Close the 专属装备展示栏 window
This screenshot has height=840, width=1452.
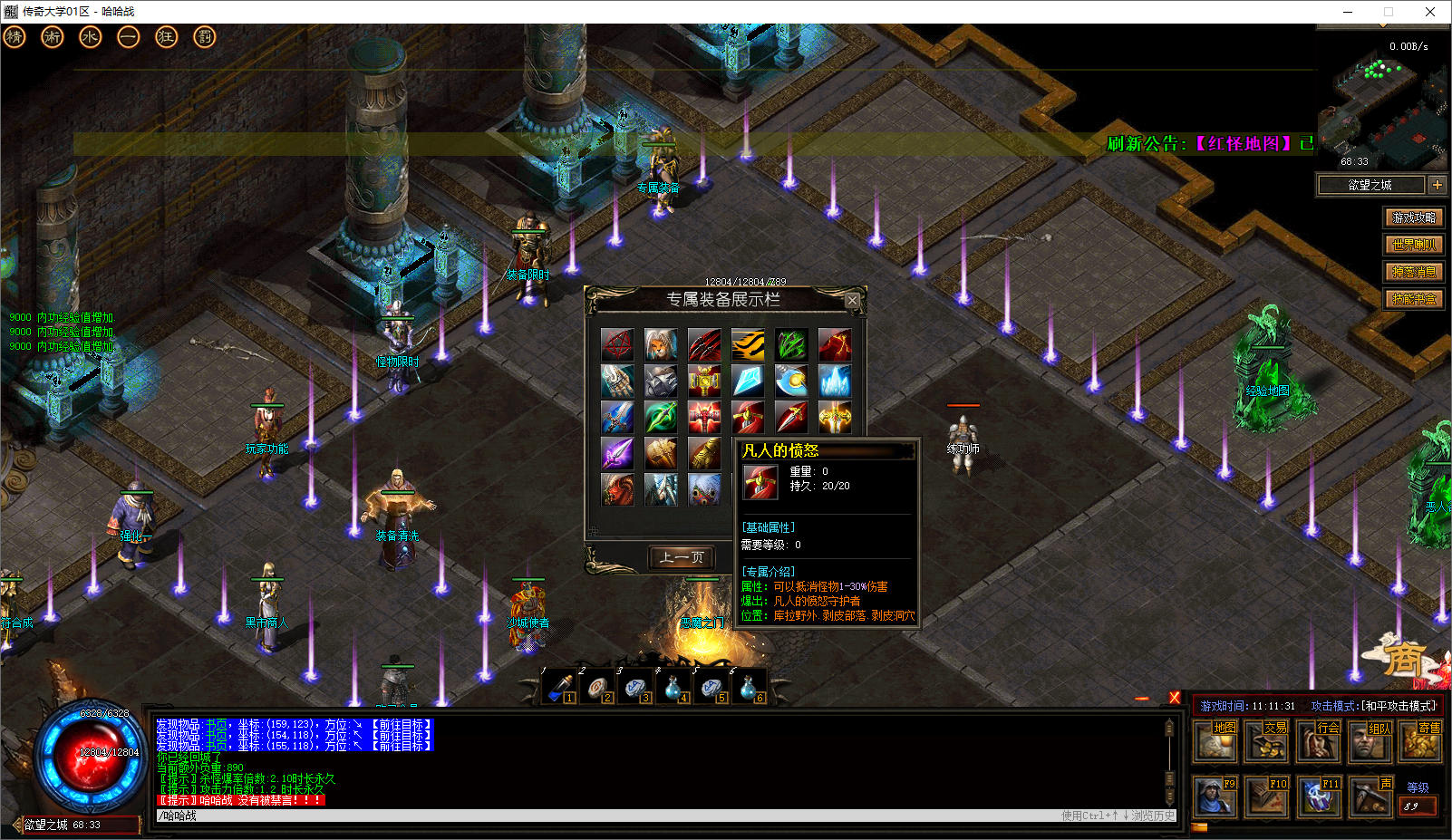click(x=852, y=300)
